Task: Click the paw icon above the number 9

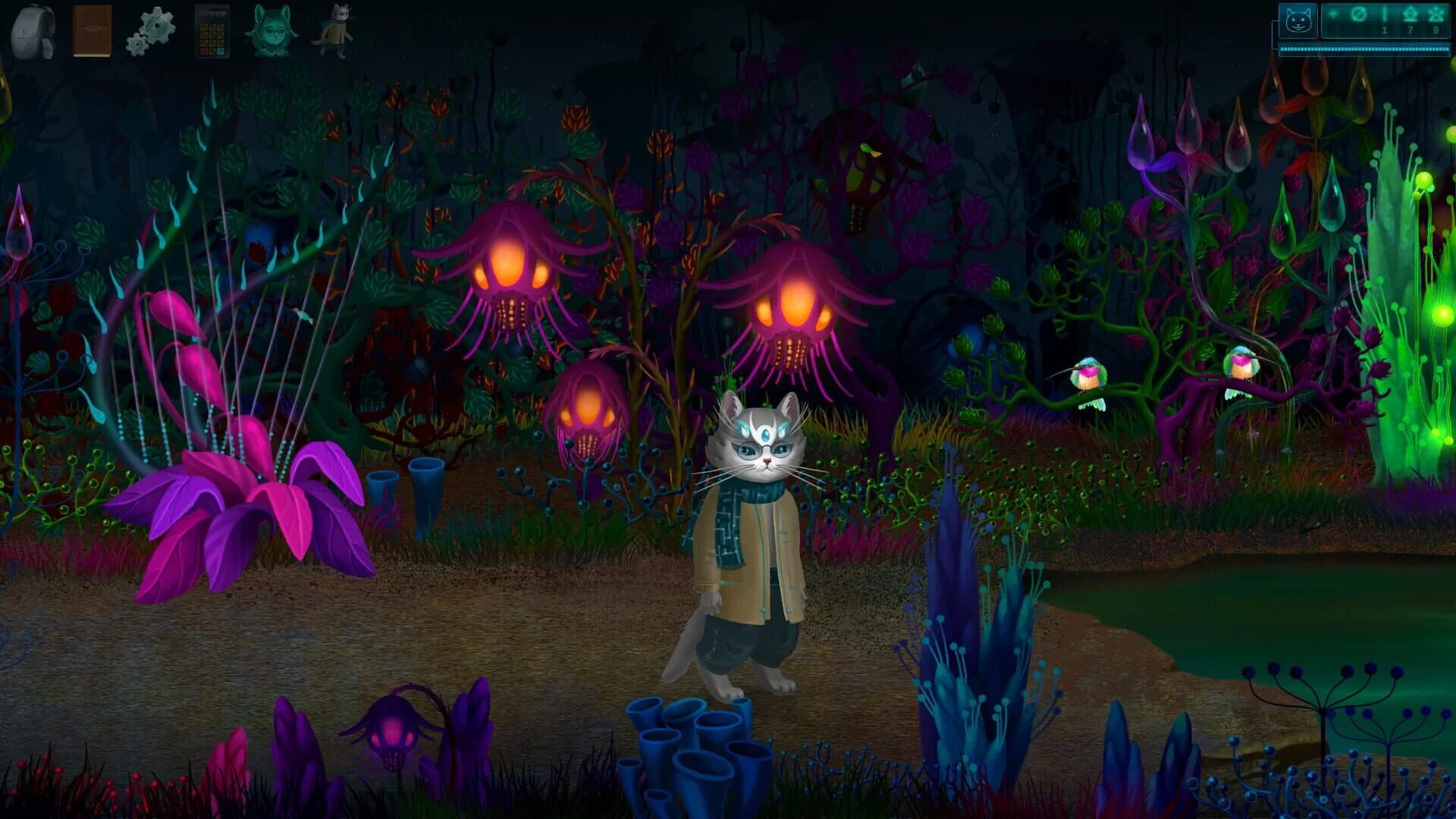Action: click(1436, 14)
